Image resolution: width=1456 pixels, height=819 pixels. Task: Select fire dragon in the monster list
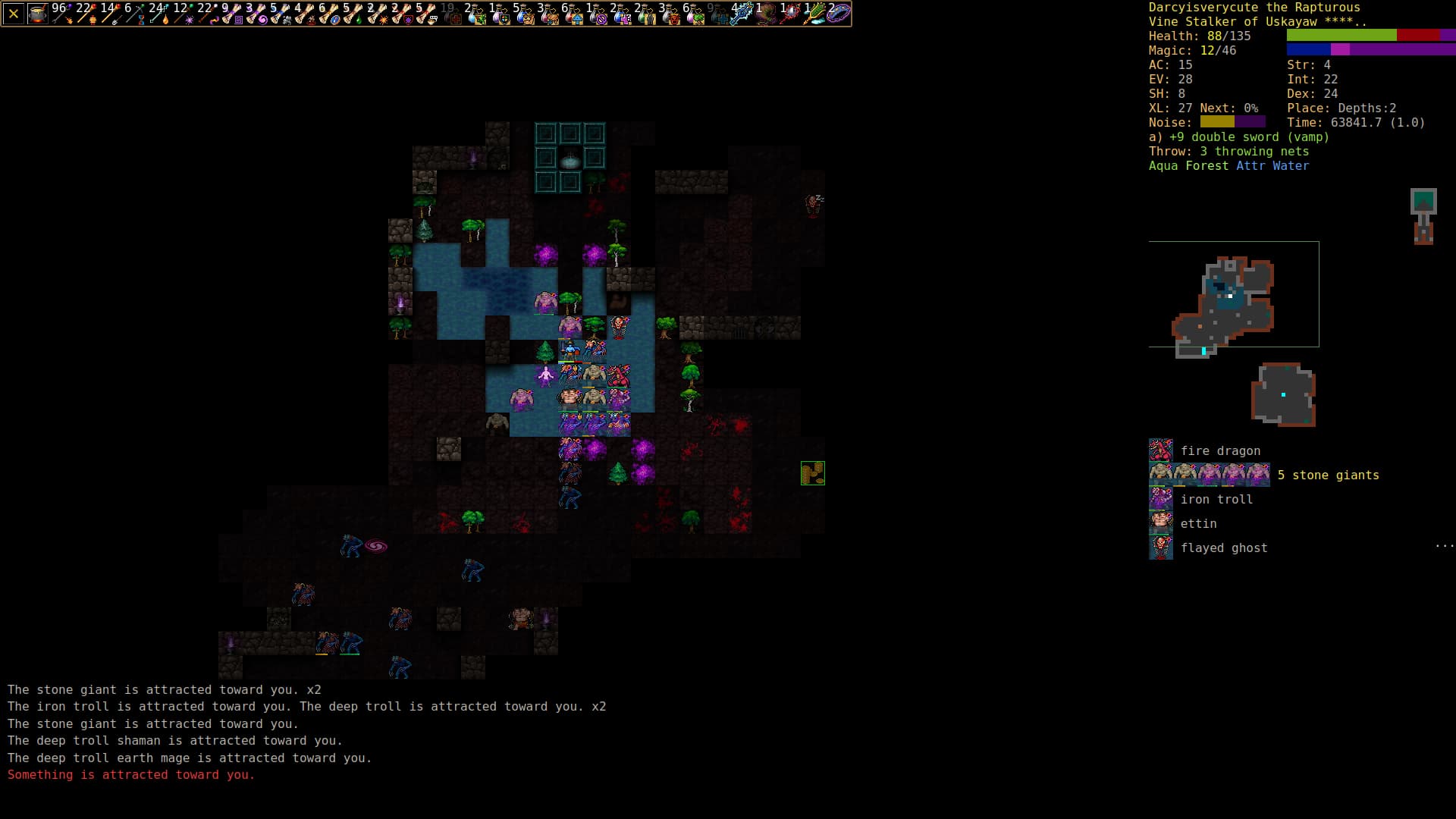(1219, 450)
